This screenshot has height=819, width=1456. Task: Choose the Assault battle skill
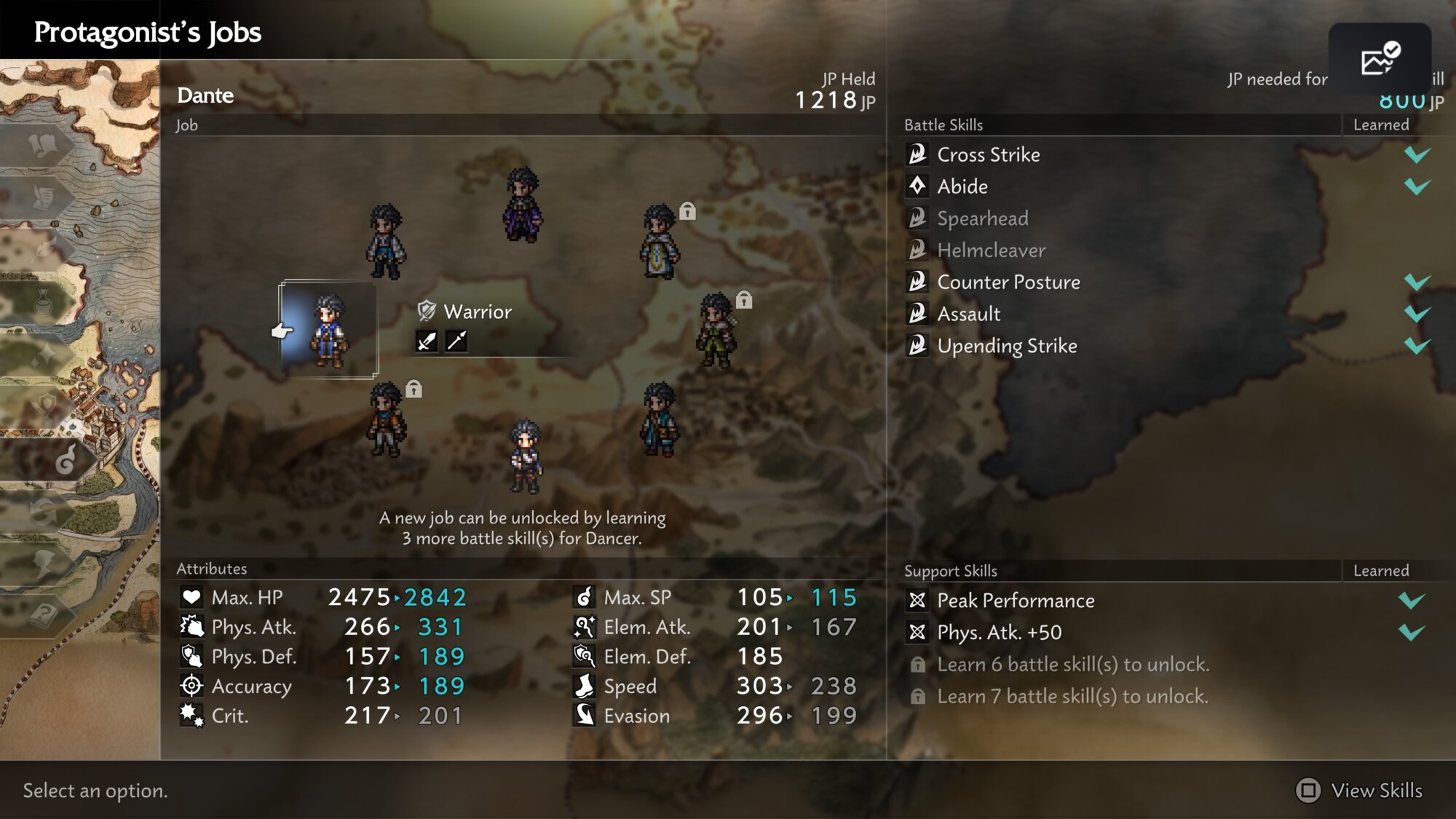[968, 314]
